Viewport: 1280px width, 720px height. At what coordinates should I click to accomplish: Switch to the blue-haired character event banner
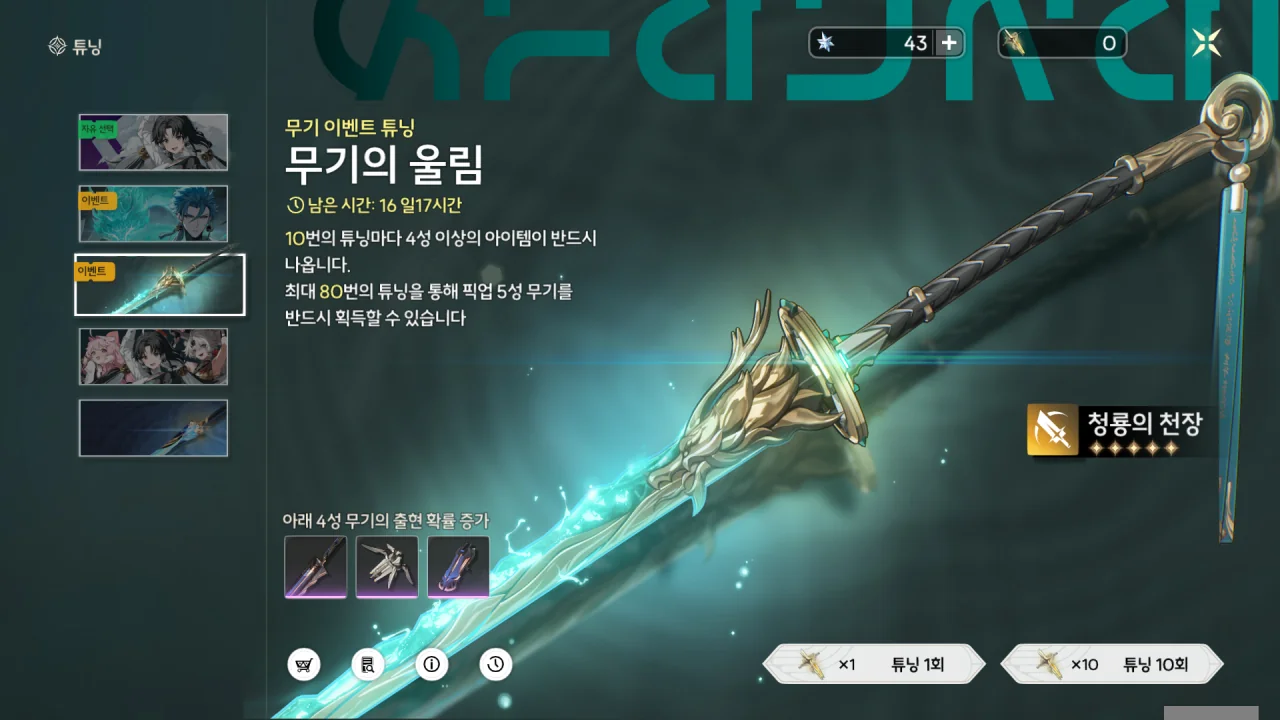[x=153, y=213]
